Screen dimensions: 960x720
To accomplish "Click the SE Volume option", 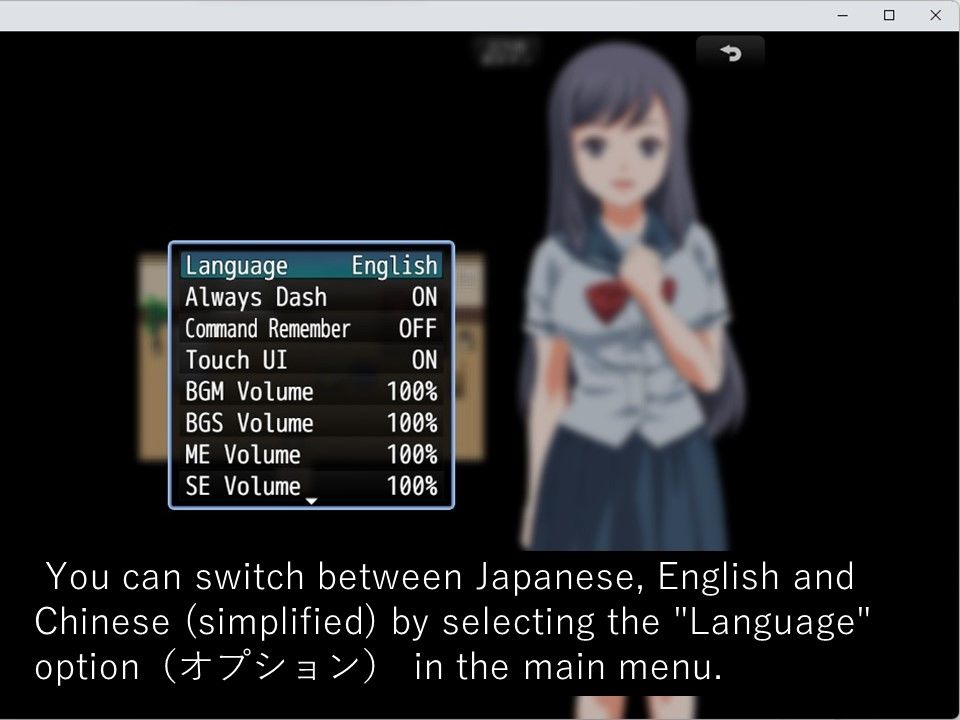I will click(x=311, y=486).
